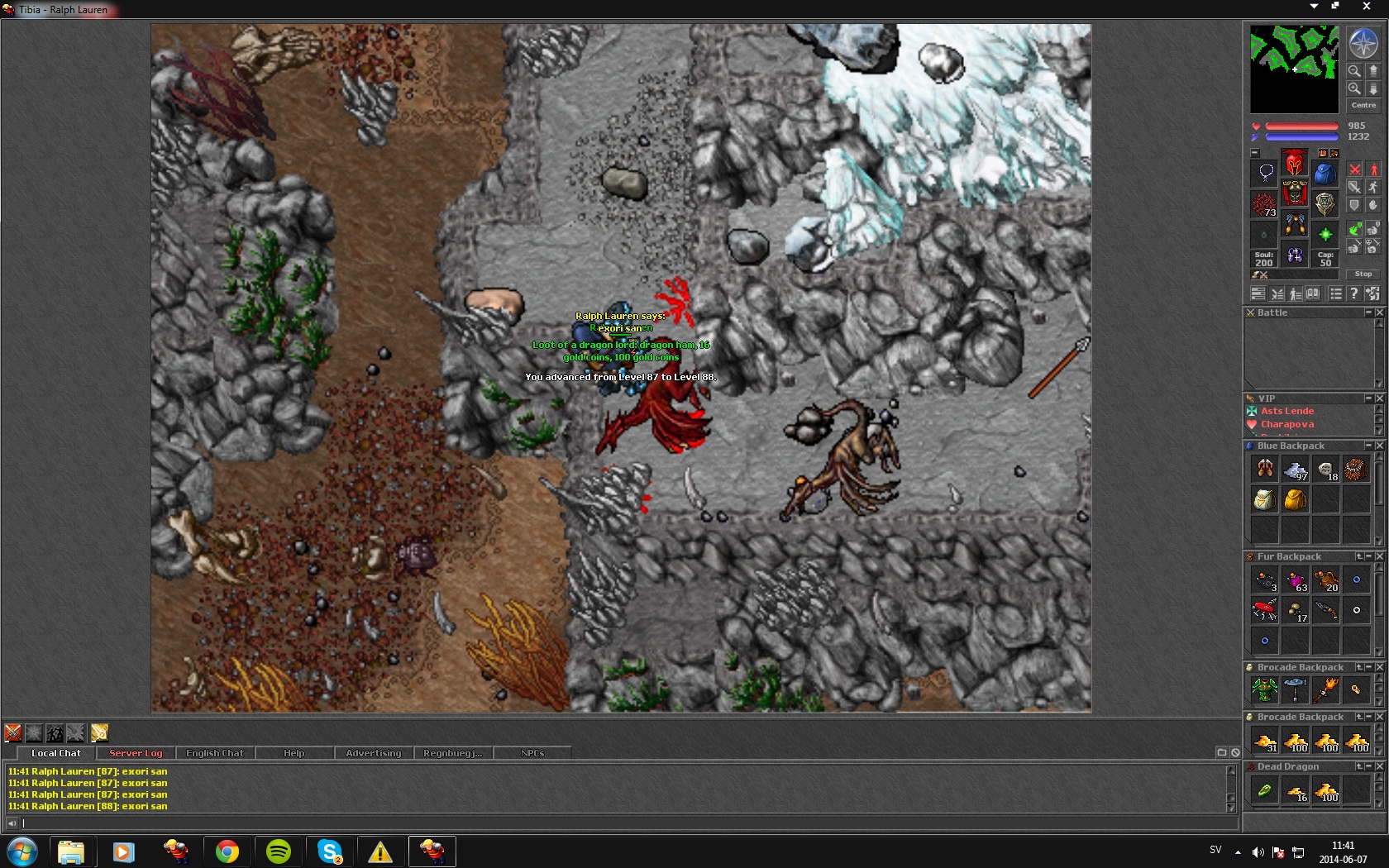Open the question mark help button
Viewport: 1389px width, 868px height.
pyautogui.click(x=1353, y=293)
